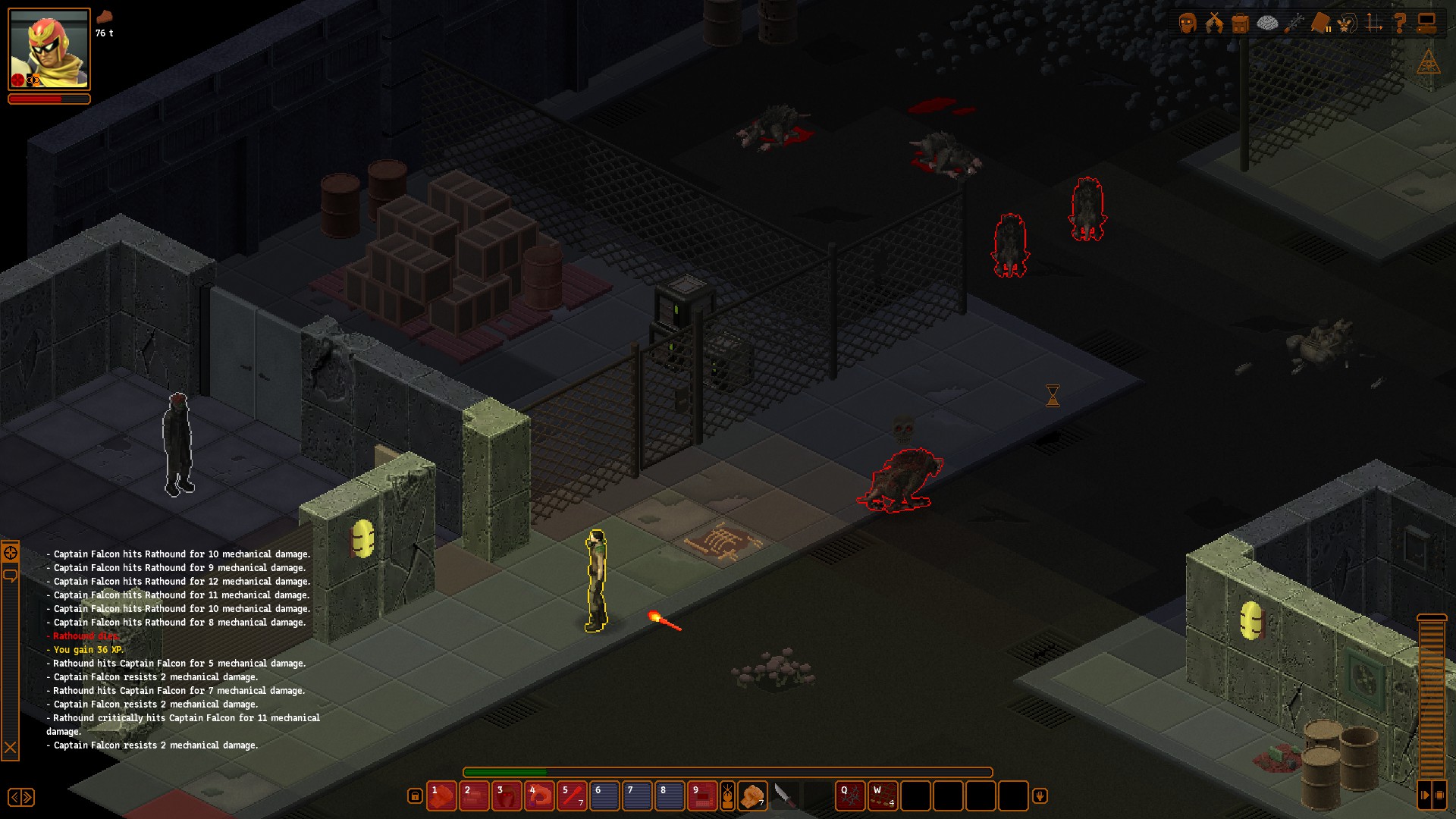
Task: Open the character sheet hooded face icon
Action: [1188, 24]
